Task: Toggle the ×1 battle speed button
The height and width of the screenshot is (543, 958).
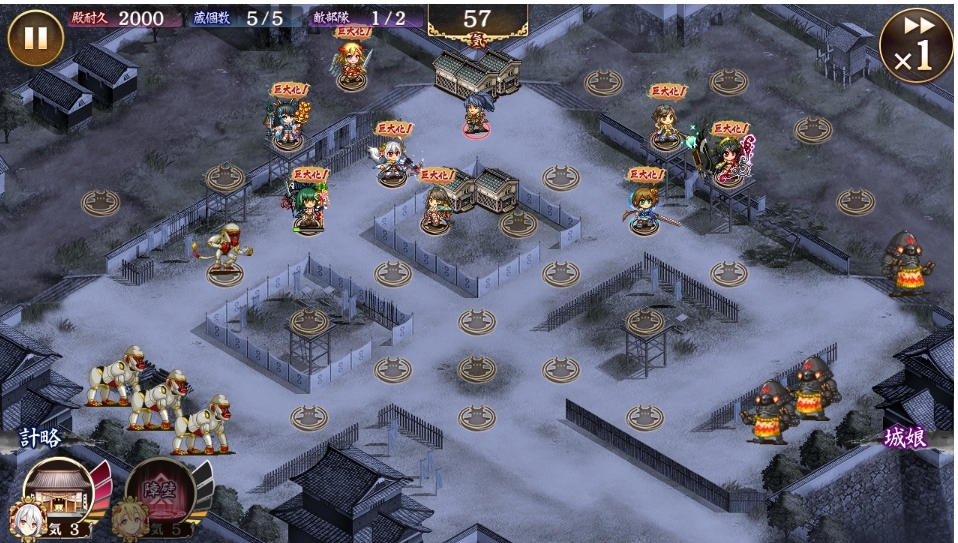Action: [915, 45]
